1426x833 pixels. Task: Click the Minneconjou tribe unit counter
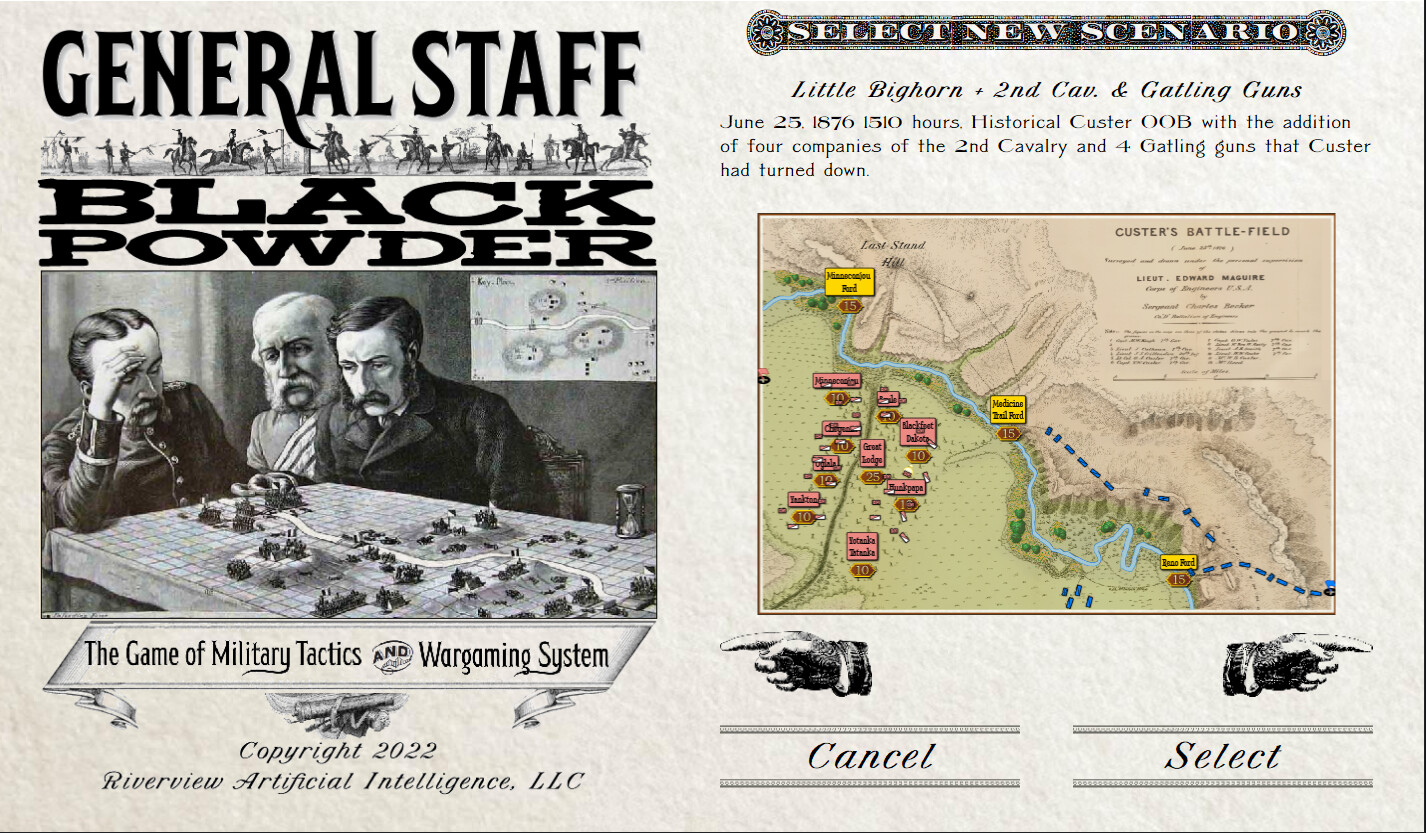pyautogui.click(x=837, y=380)
